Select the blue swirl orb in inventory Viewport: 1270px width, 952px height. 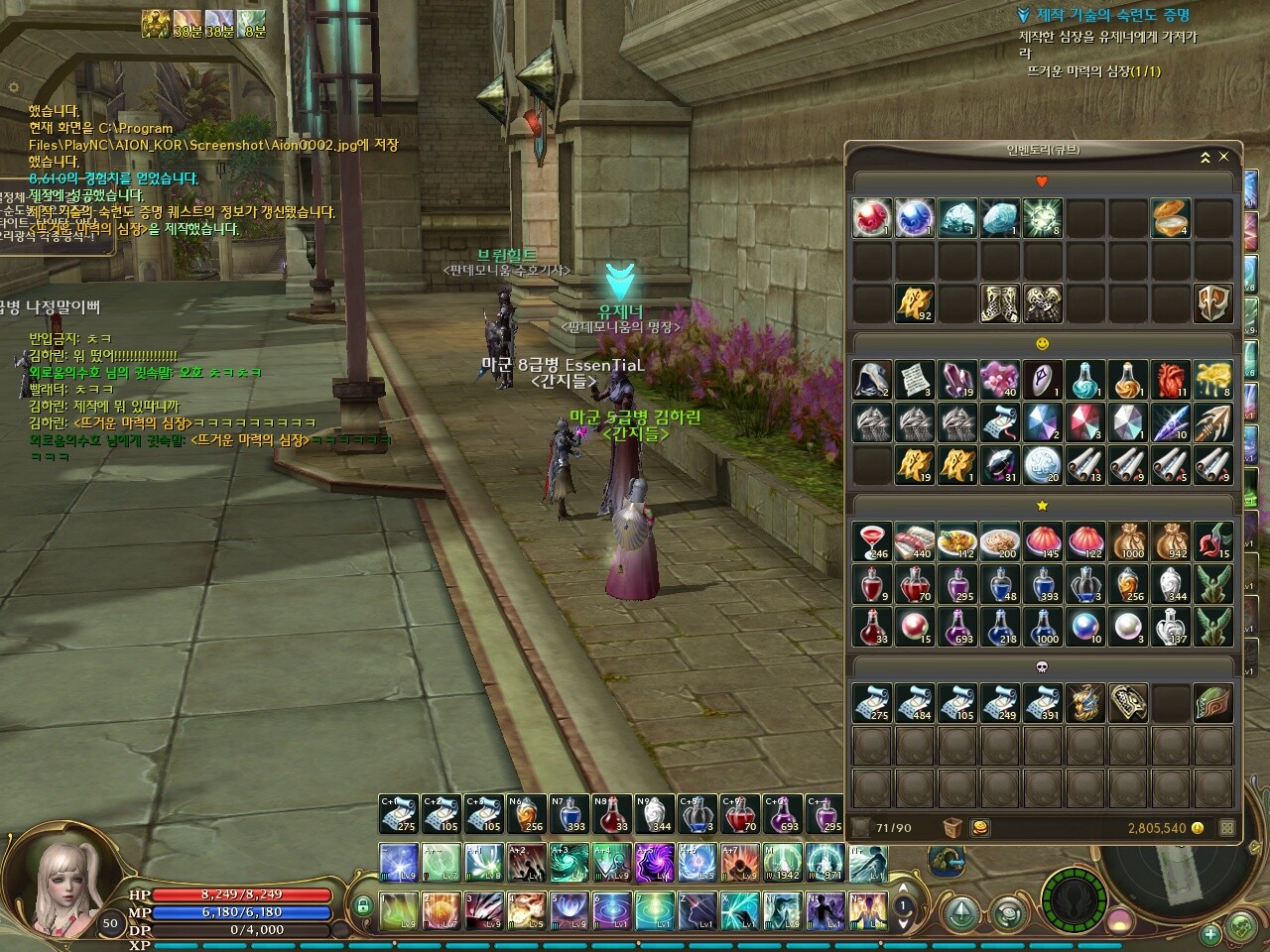(x=915, y=219)
